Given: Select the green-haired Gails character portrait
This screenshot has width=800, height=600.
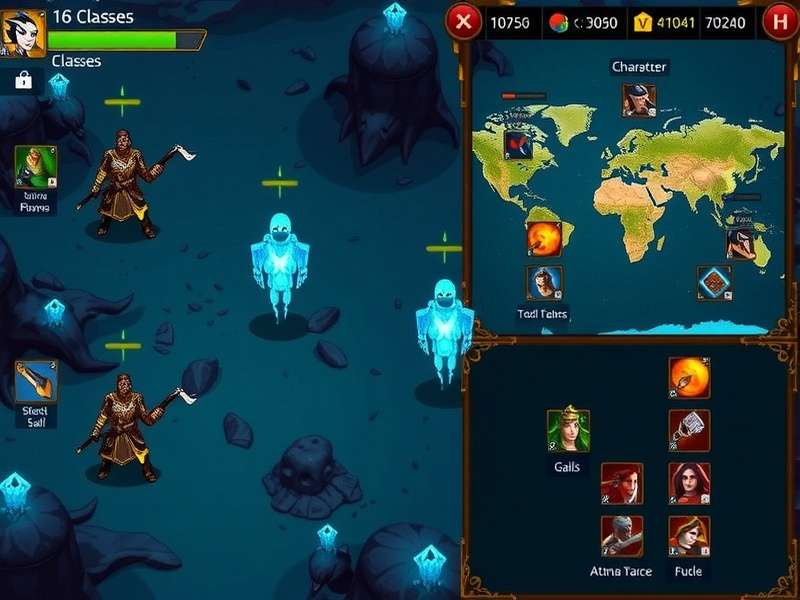Looking at the screenshot, I should 568,430.
